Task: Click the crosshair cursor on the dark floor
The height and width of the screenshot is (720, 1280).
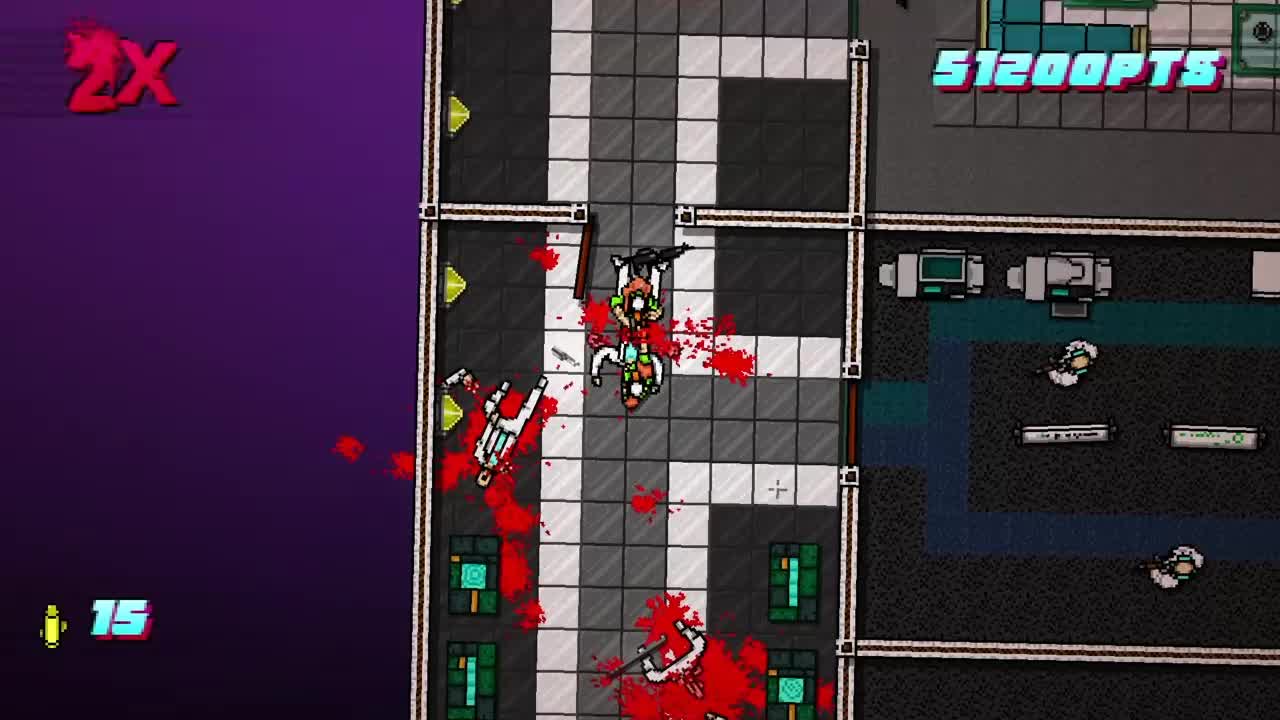Action: tap(777, 490)
